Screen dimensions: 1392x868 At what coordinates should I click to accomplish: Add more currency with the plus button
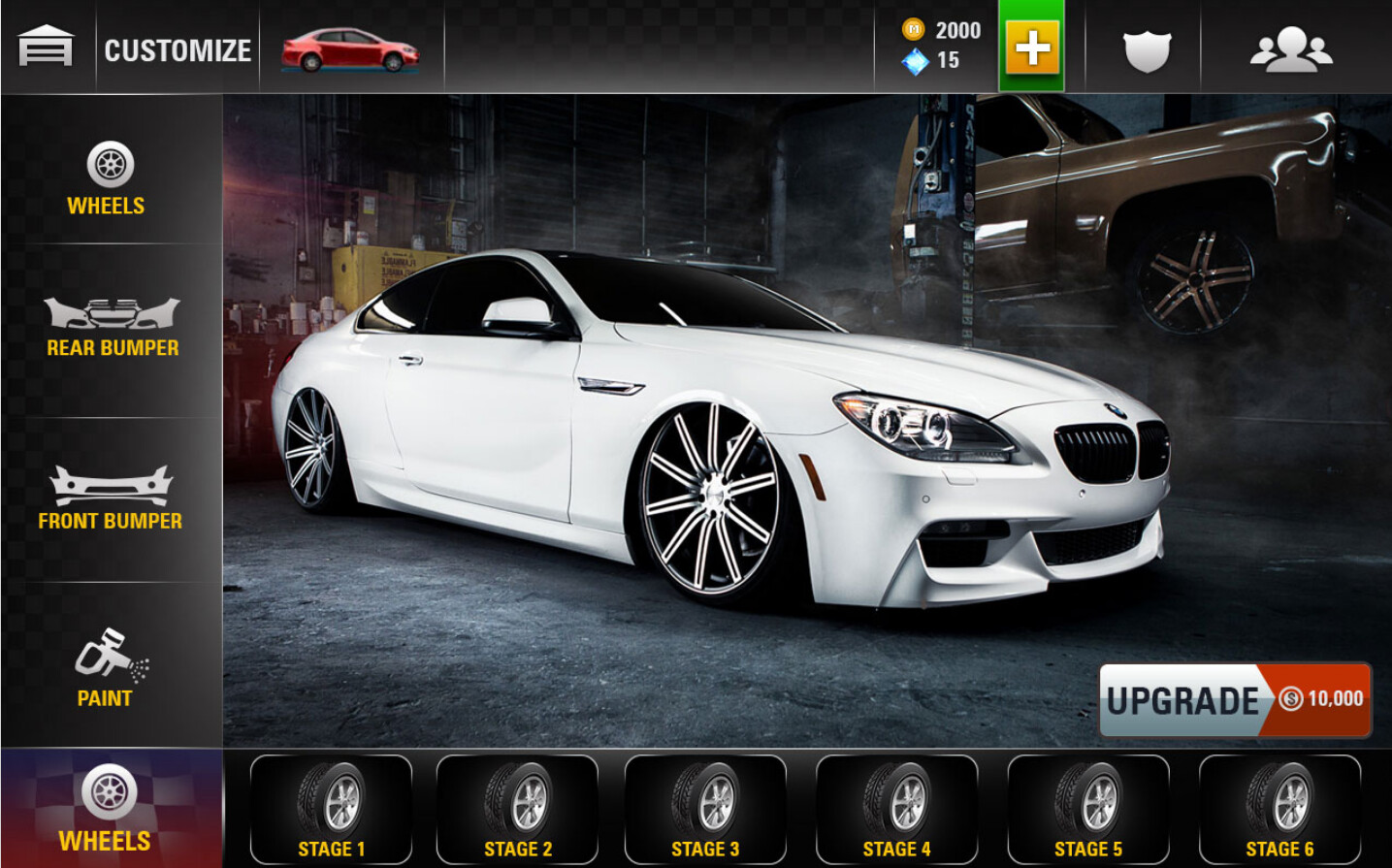point(1031,47)
